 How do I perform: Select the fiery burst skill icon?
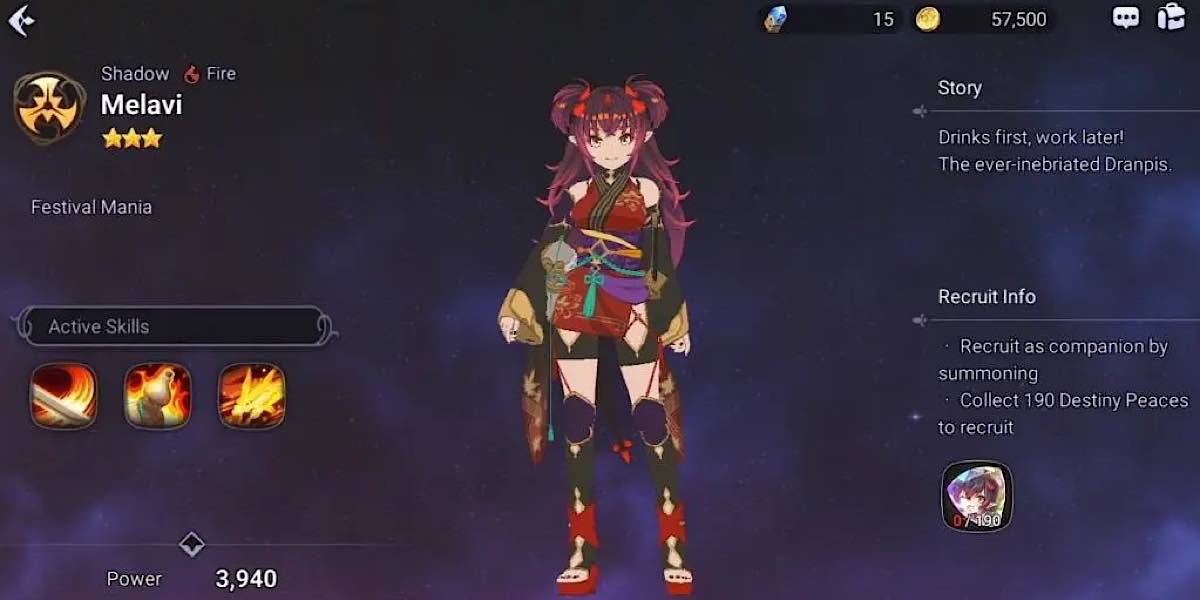251,395
